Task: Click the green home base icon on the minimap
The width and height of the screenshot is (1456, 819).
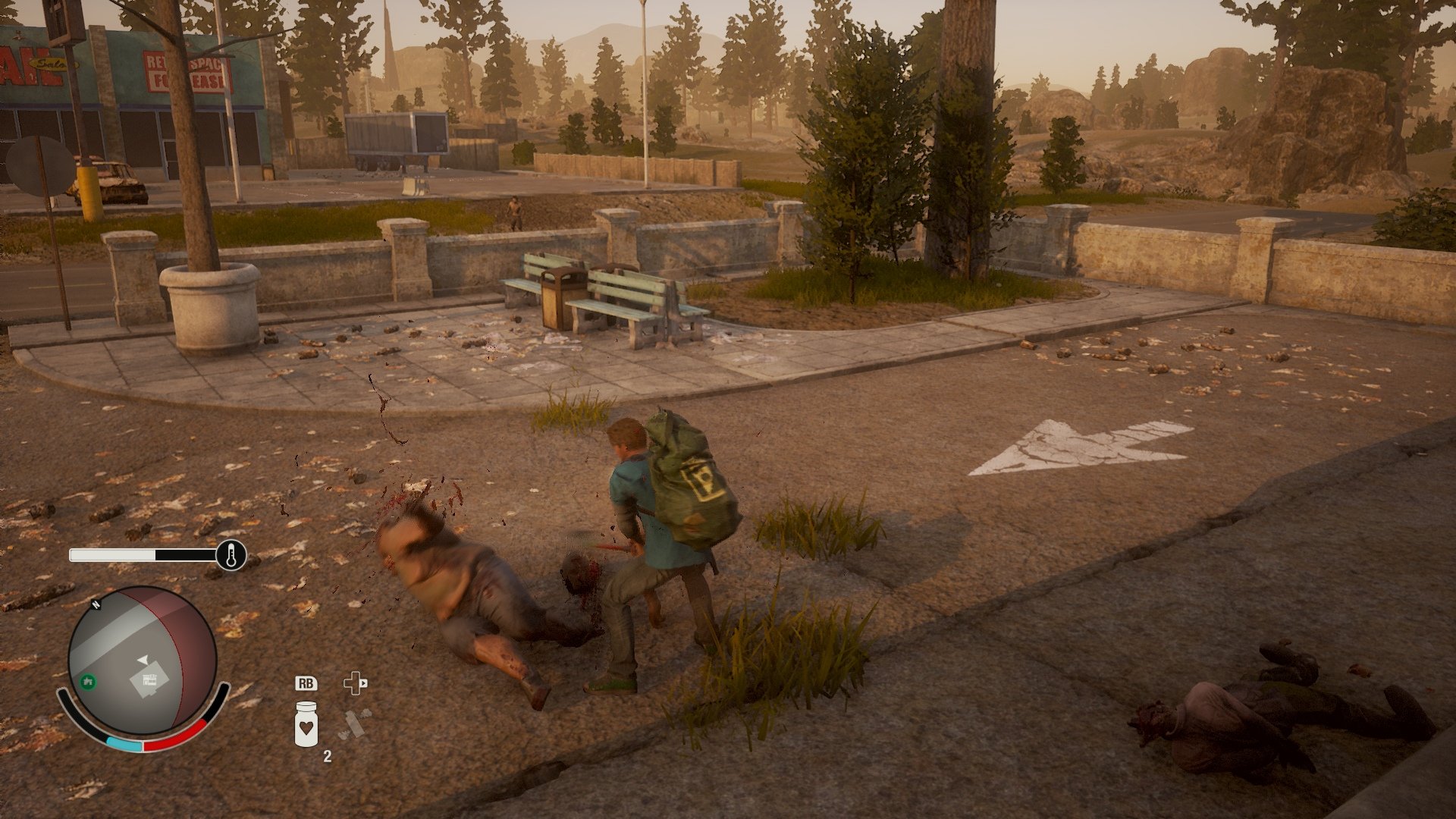Action: (x=88, y=682)
